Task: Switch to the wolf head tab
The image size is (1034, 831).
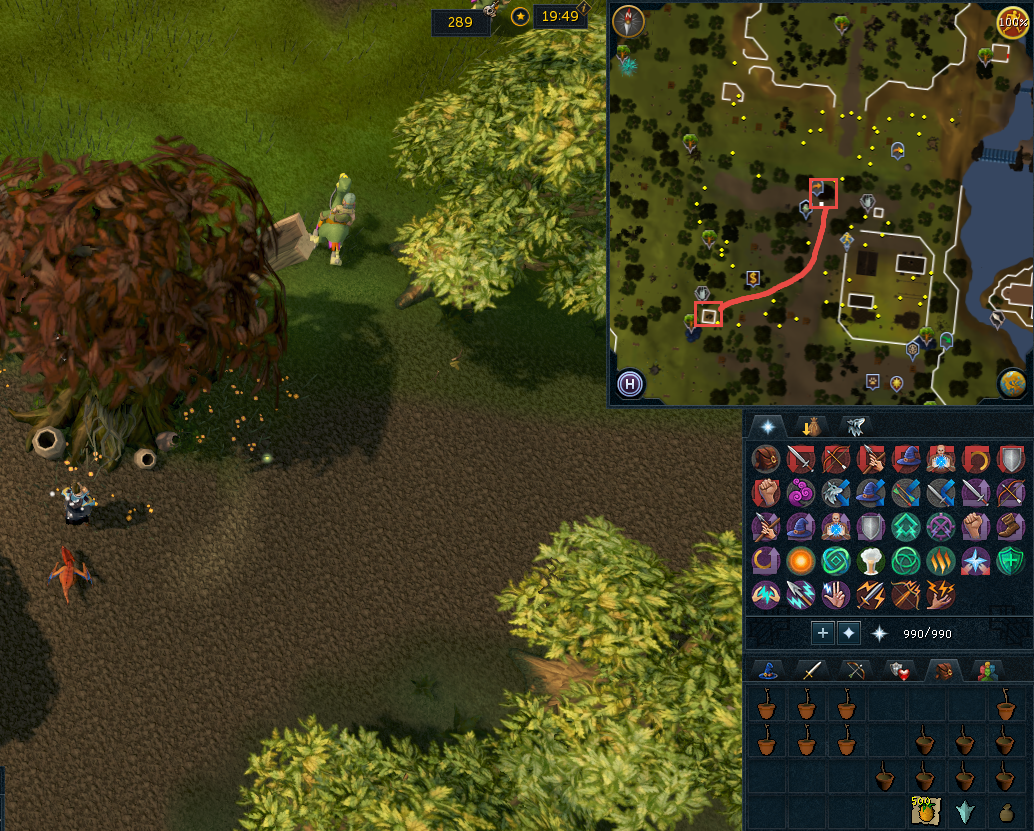Action: [x=856, y=426]
